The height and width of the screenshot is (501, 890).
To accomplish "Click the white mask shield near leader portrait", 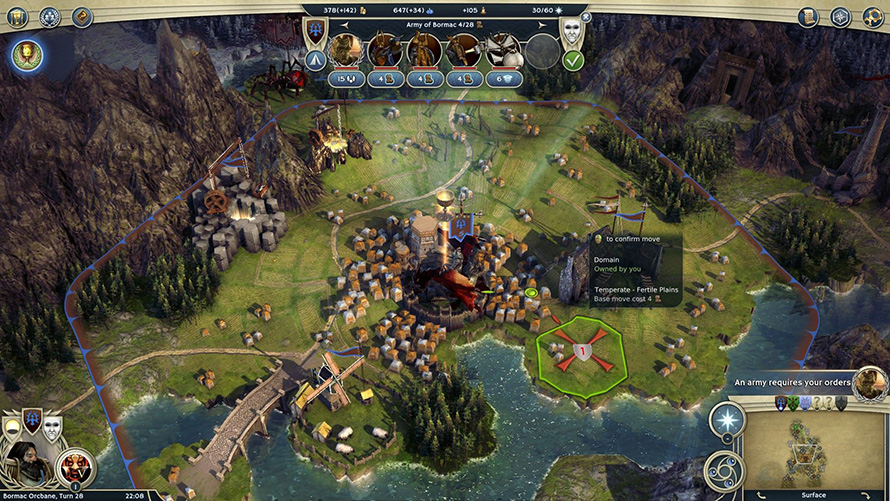I will pos(52,428).
